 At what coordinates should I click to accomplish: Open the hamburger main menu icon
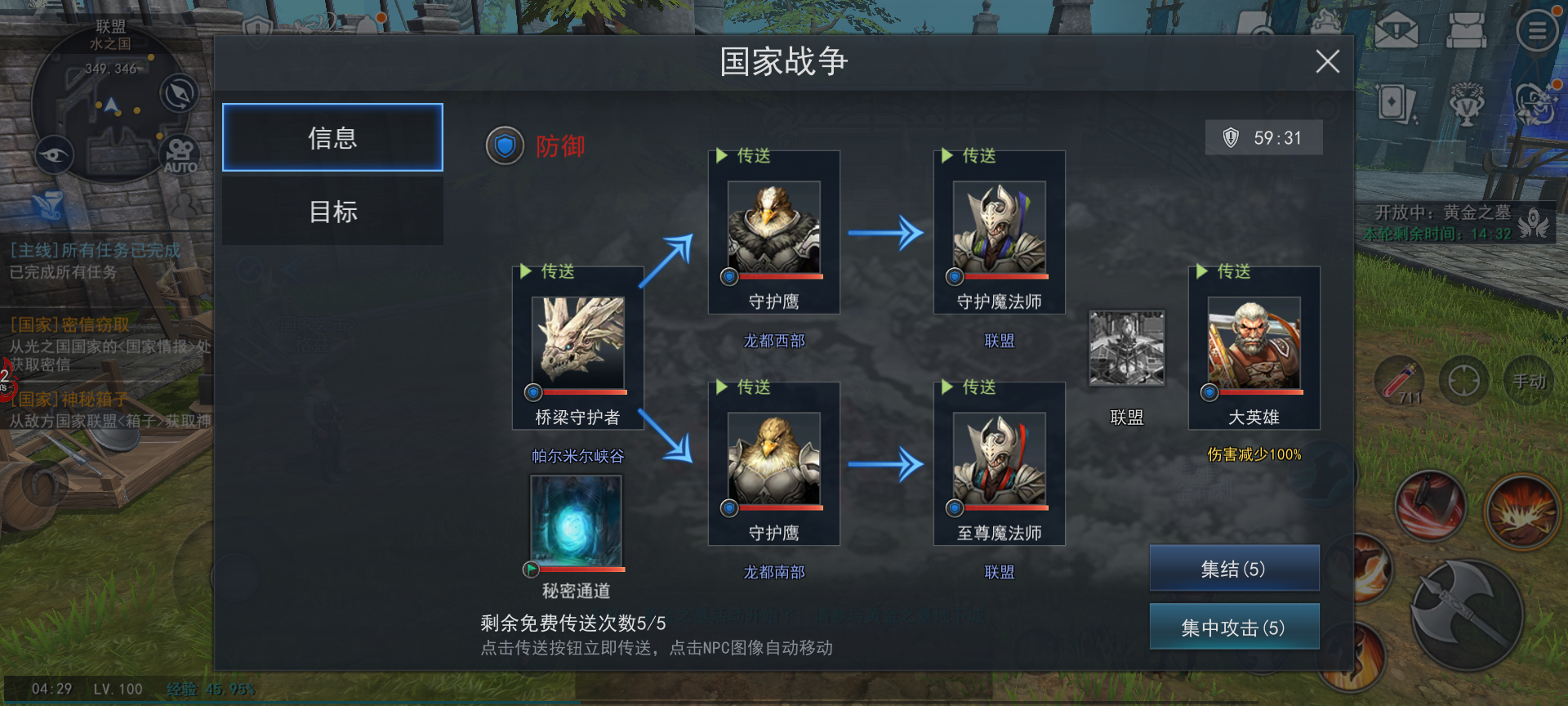pos(1535,29)
